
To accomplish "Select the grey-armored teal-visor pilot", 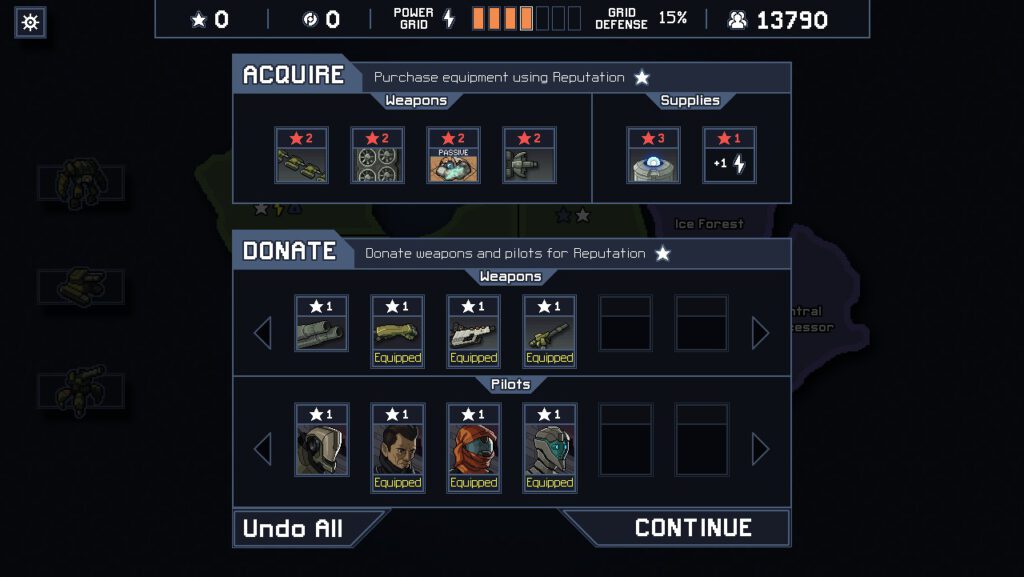I will (549, 448).
